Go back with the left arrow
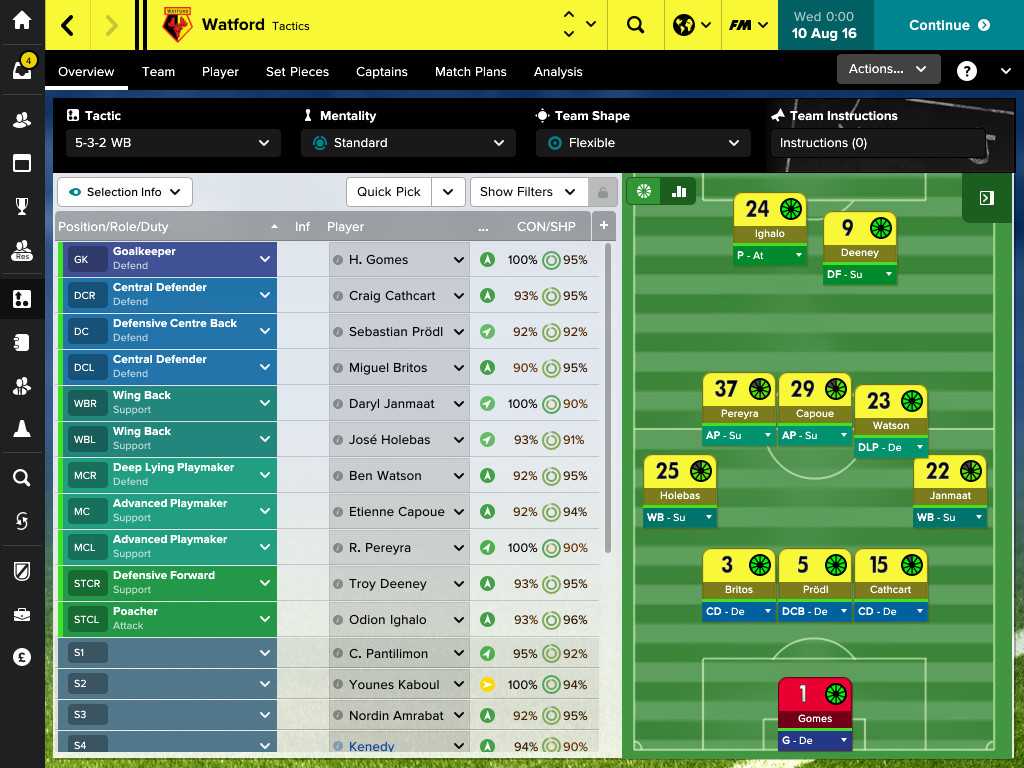 (68, 25)
